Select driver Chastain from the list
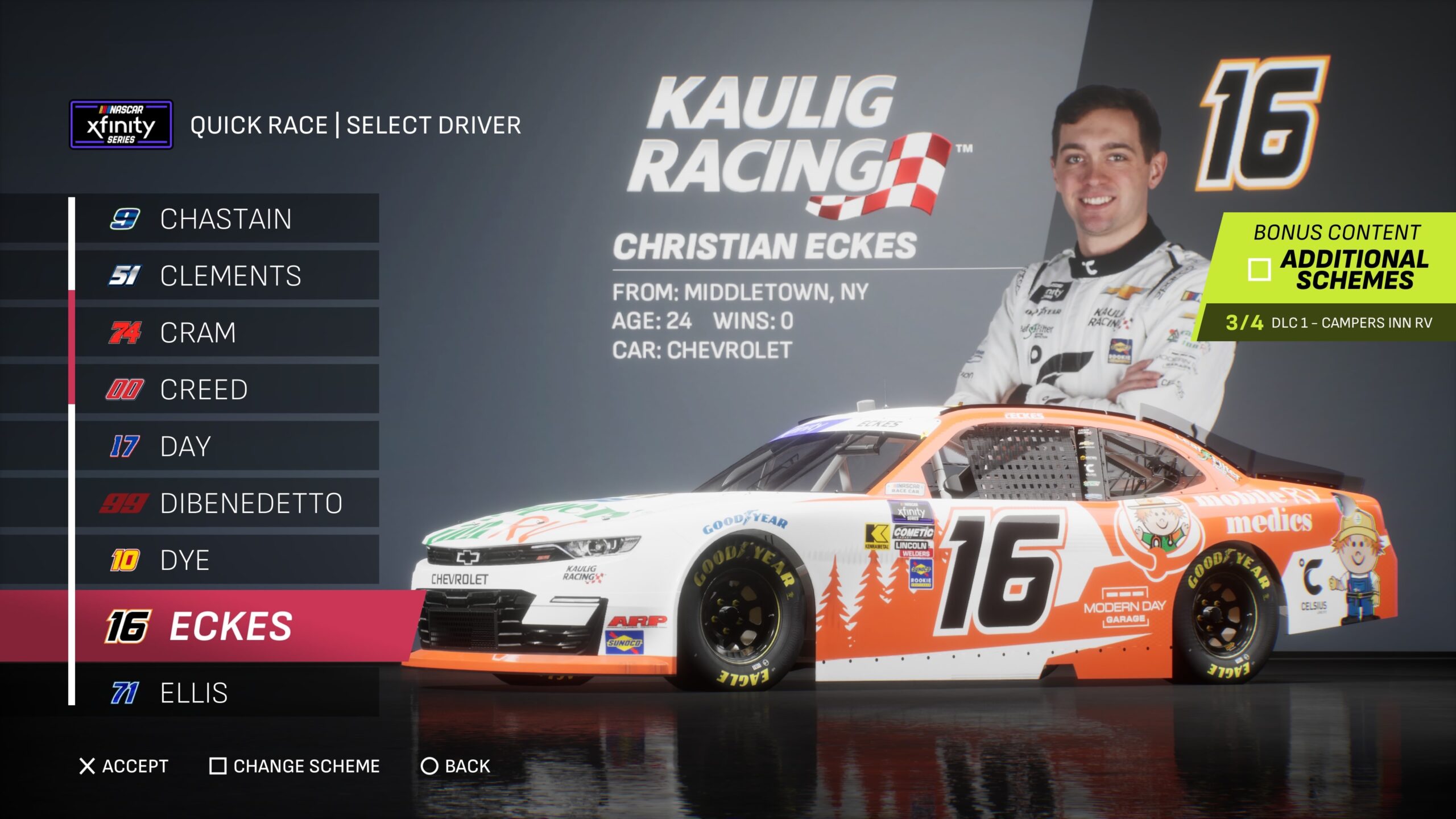Viewport: 1456px width, 819px height. click(226, 219)
